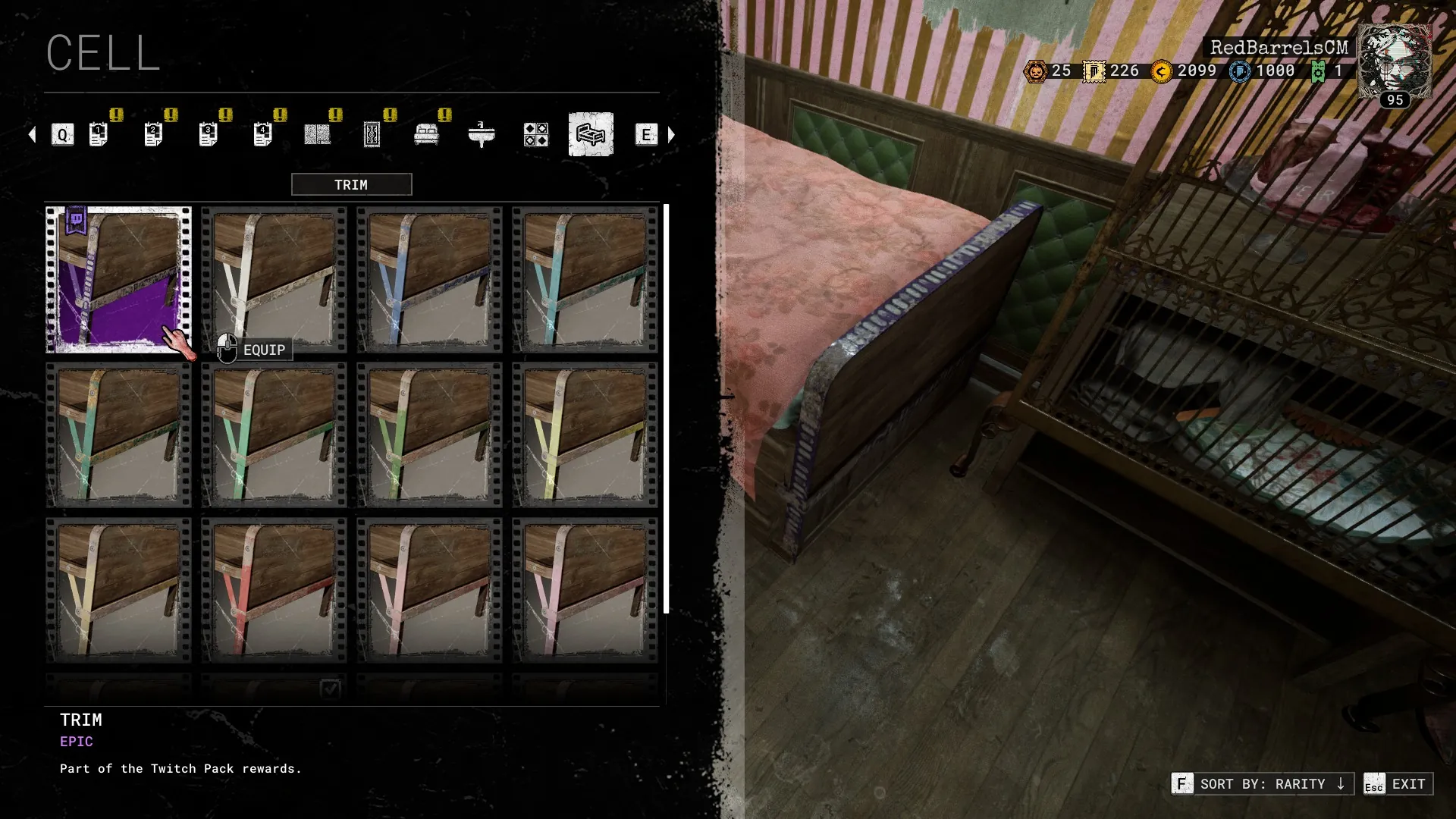This screenshot has height=819, width=1456.
Task: Click the left category arrow
Action: coord(32,135)
